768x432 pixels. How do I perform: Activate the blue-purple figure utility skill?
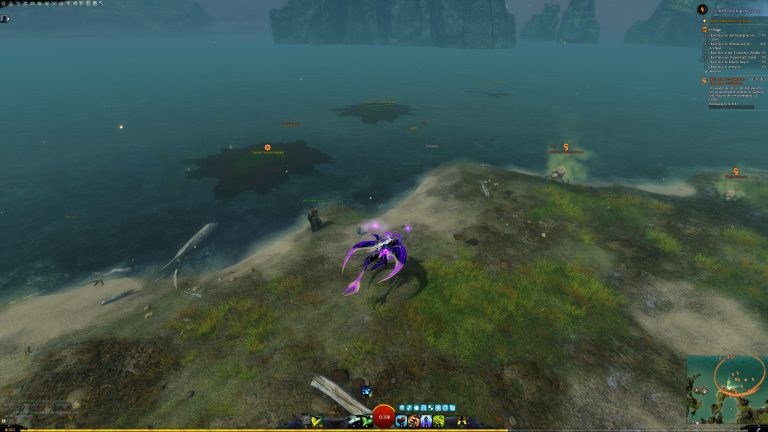click(427, 422)
